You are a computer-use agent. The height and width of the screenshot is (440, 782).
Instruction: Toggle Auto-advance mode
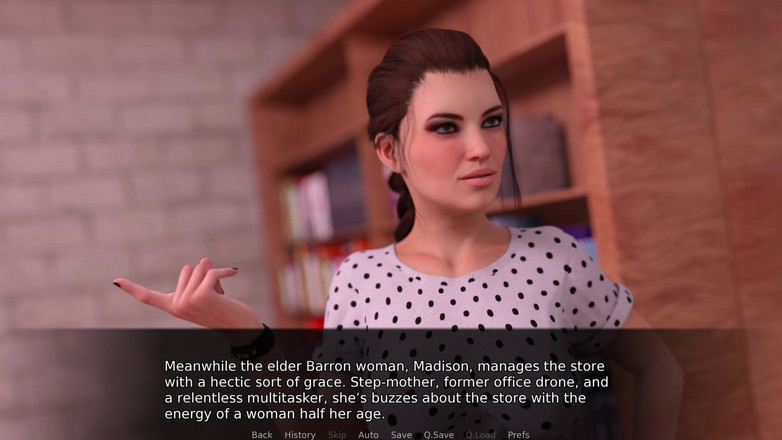point(368,435)
